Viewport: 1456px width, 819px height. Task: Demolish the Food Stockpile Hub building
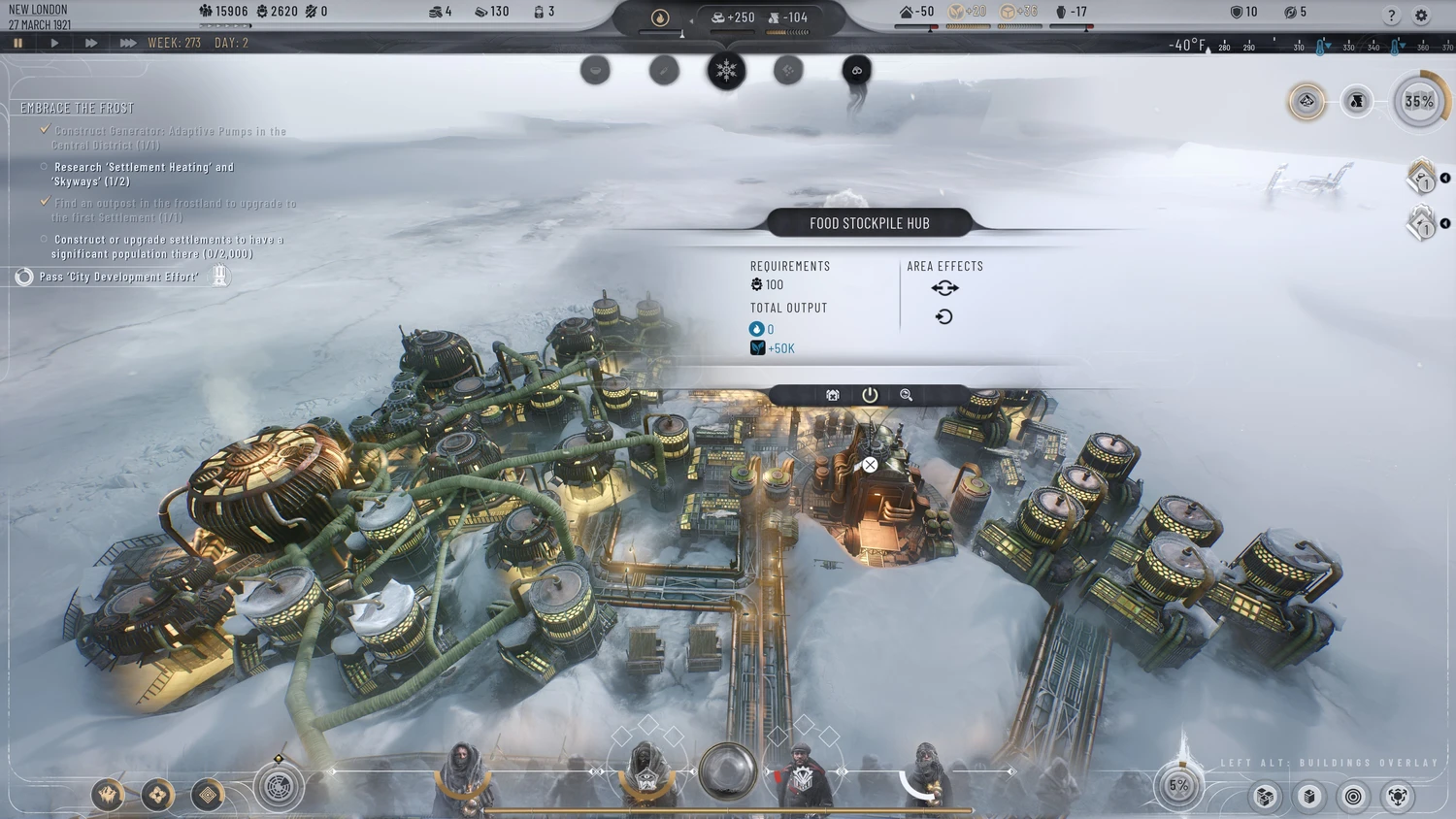[833, 395]
